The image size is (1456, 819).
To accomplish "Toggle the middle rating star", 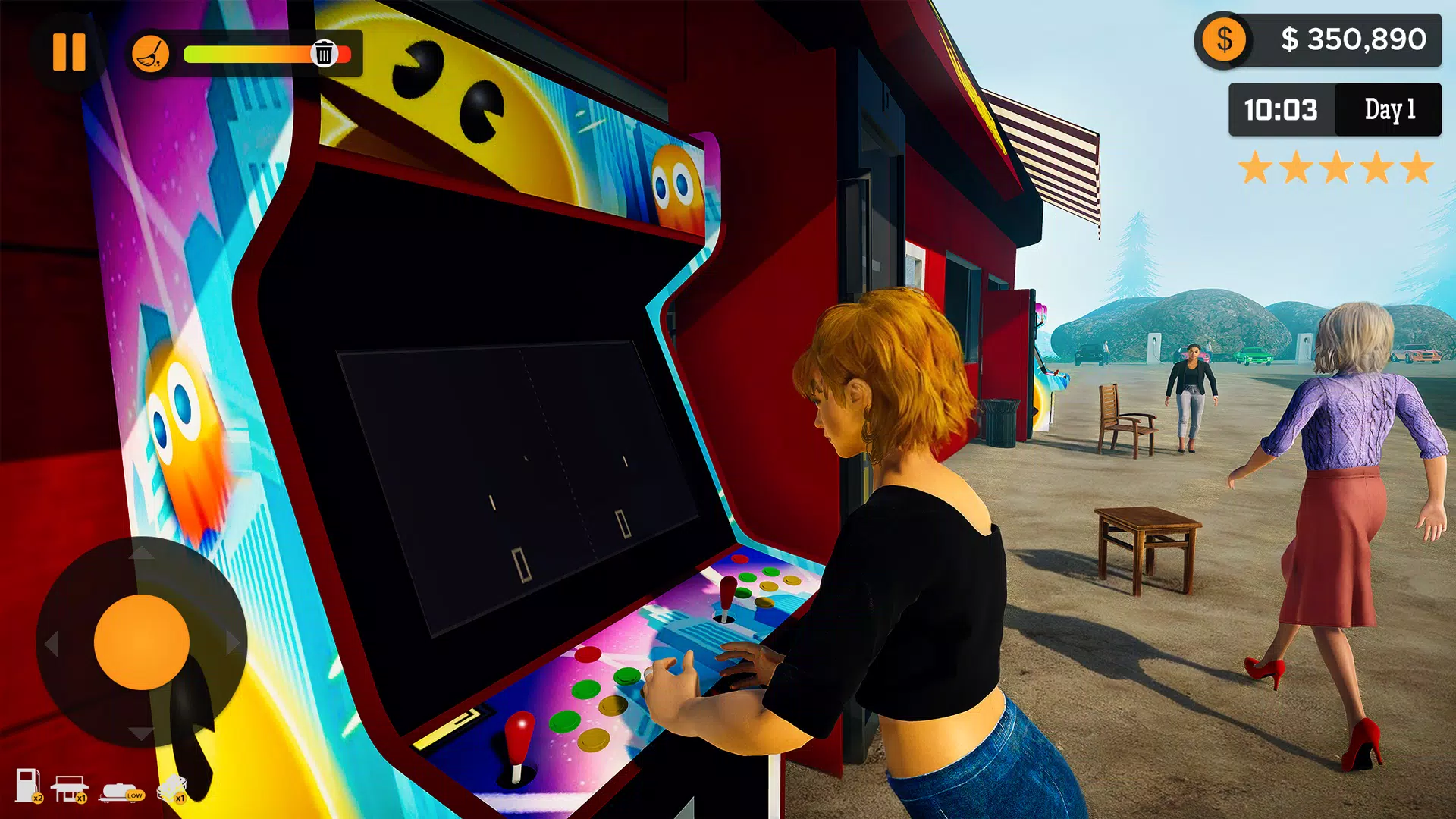I will point(1339,168).
